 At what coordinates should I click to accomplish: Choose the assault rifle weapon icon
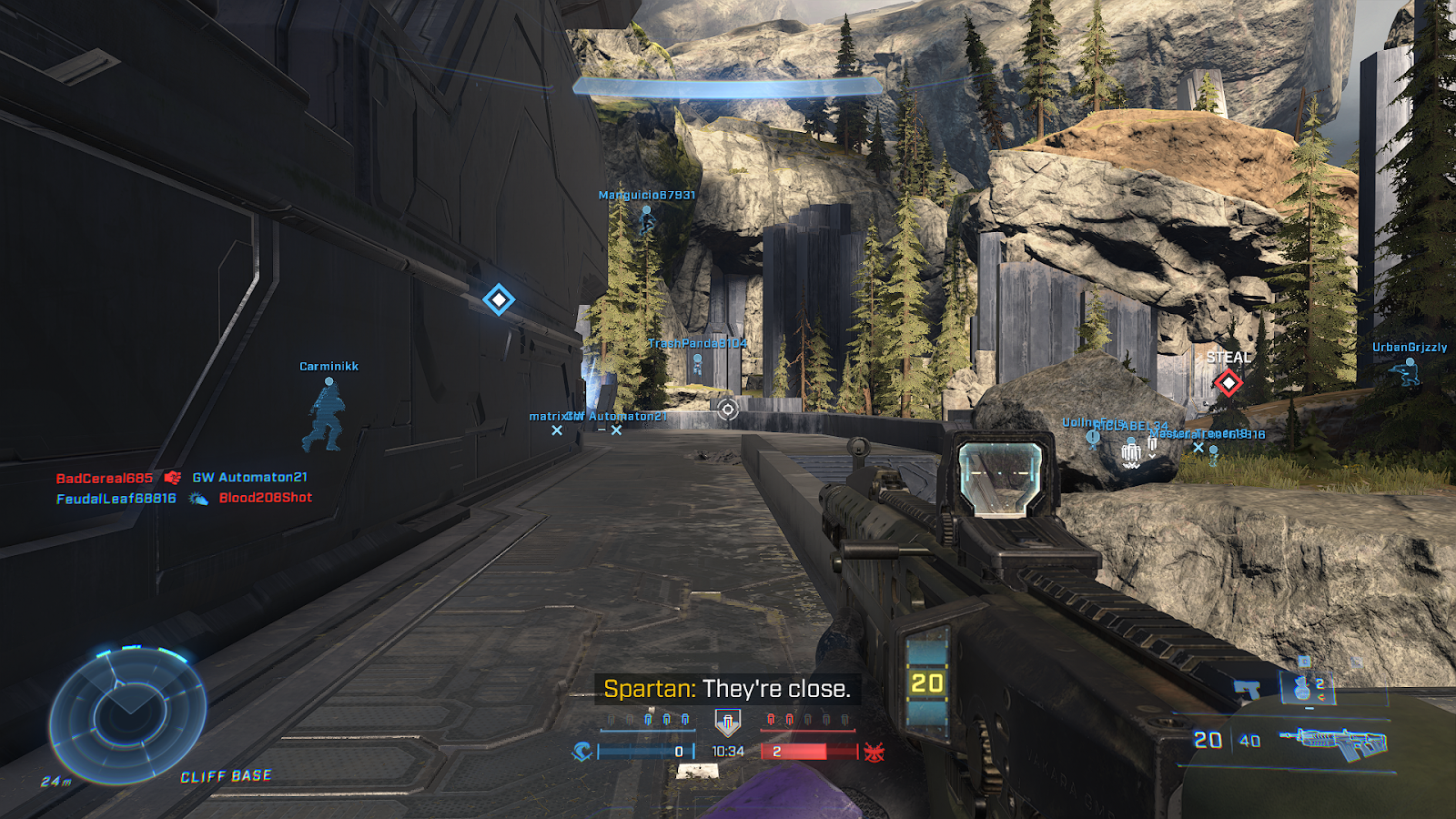click(1333, 742)
